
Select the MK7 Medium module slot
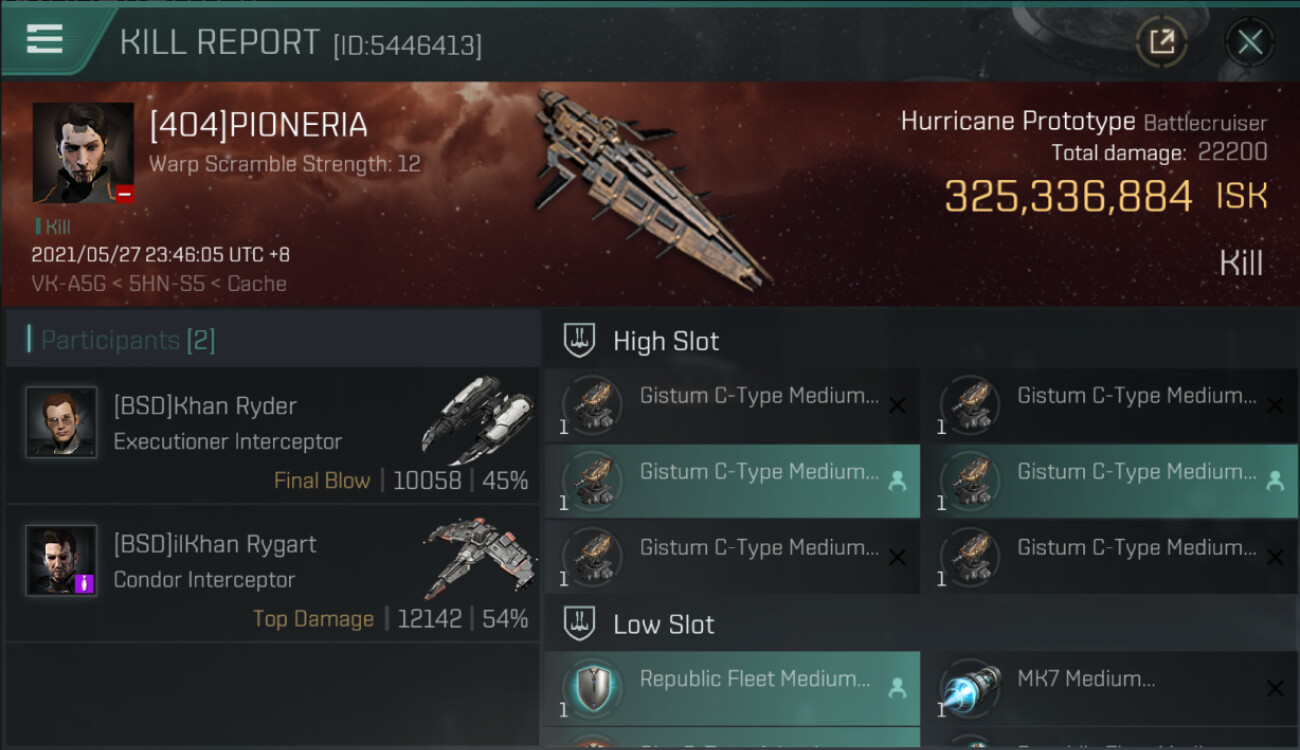(x=1110, y=688)
